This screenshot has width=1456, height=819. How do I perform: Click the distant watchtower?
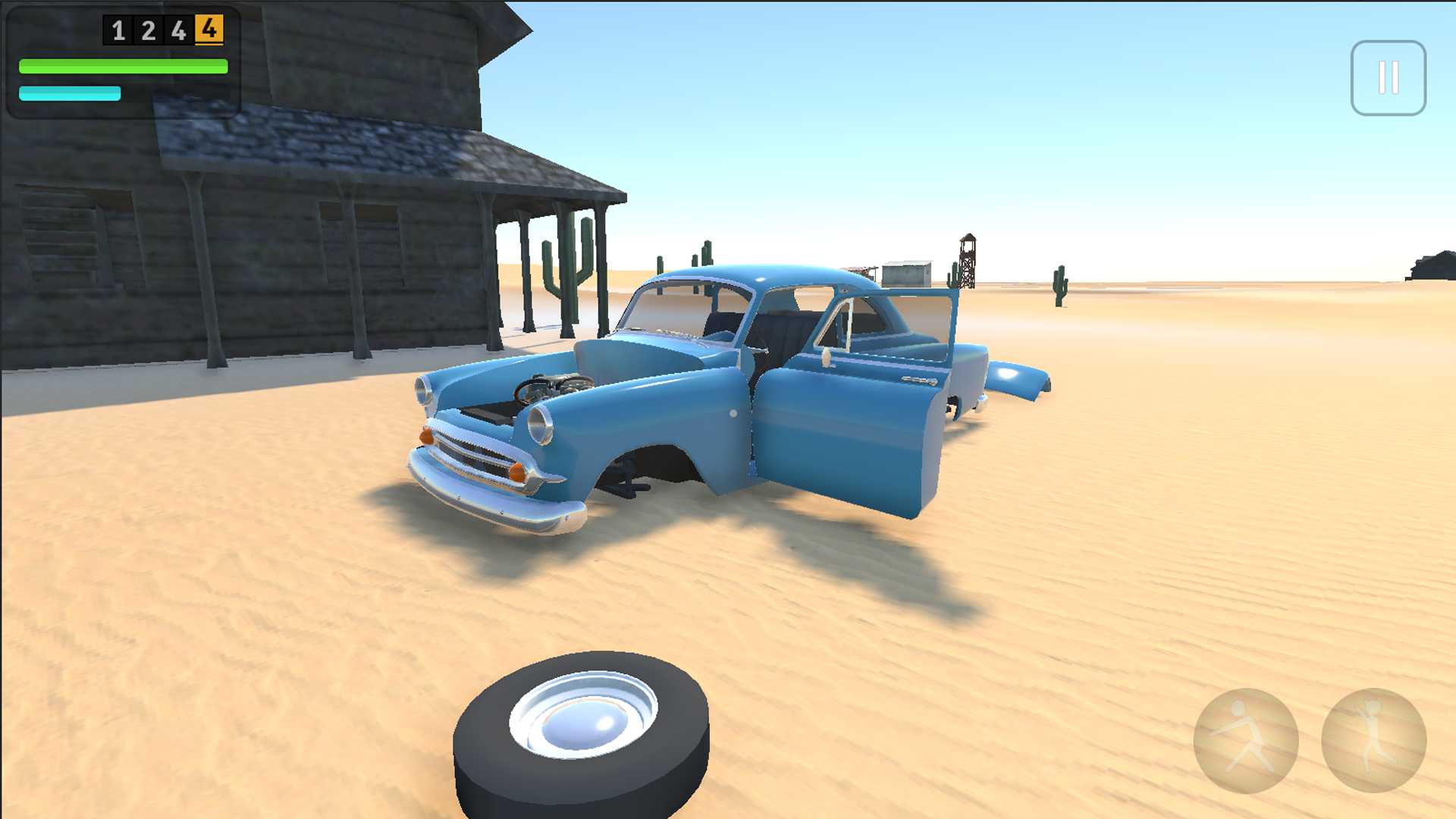coord(968,258)
